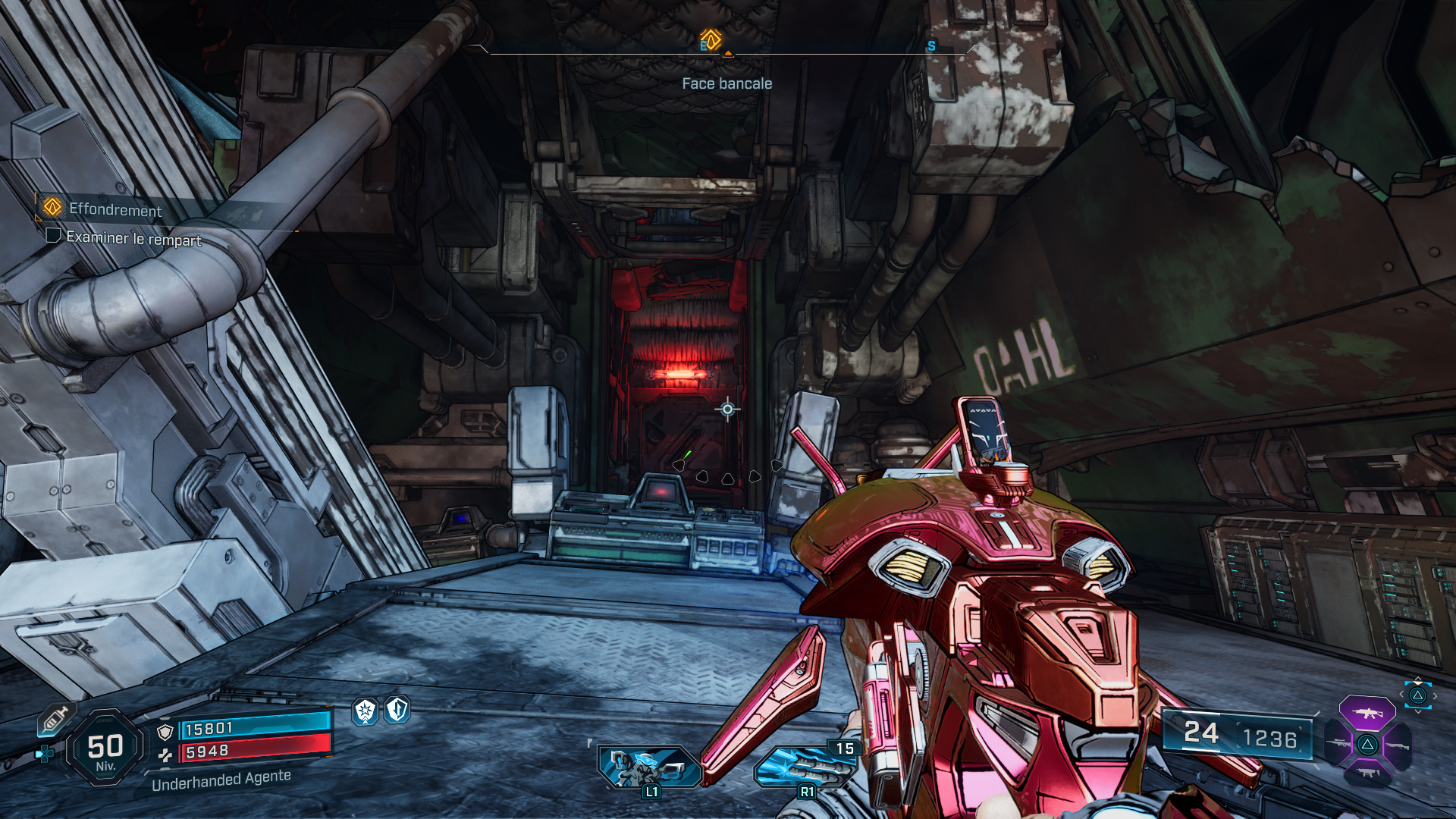The width and height of the screenshot is (1456, 819).
Task: Select the shotgun weapon slot
Action: (x=1398, y=745)
